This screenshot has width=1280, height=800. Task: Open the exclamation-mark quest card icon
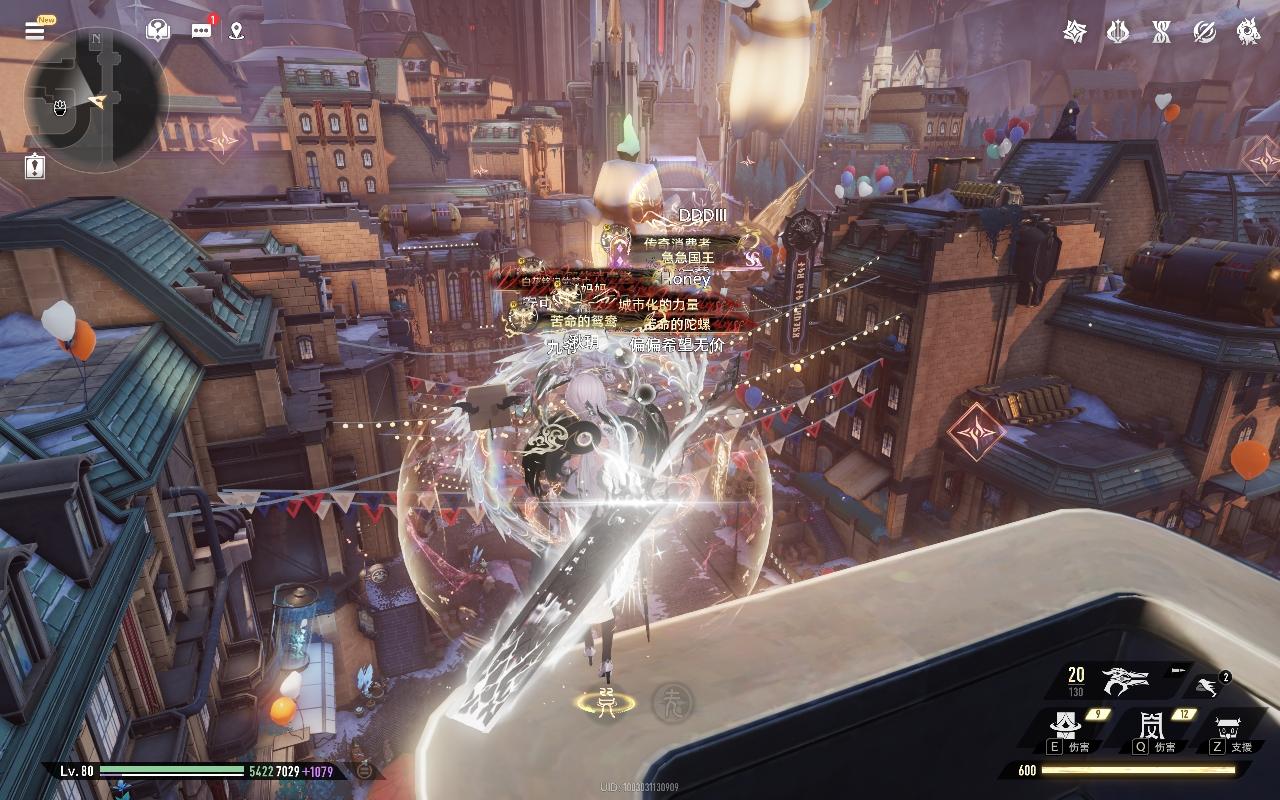coord(35,165)
